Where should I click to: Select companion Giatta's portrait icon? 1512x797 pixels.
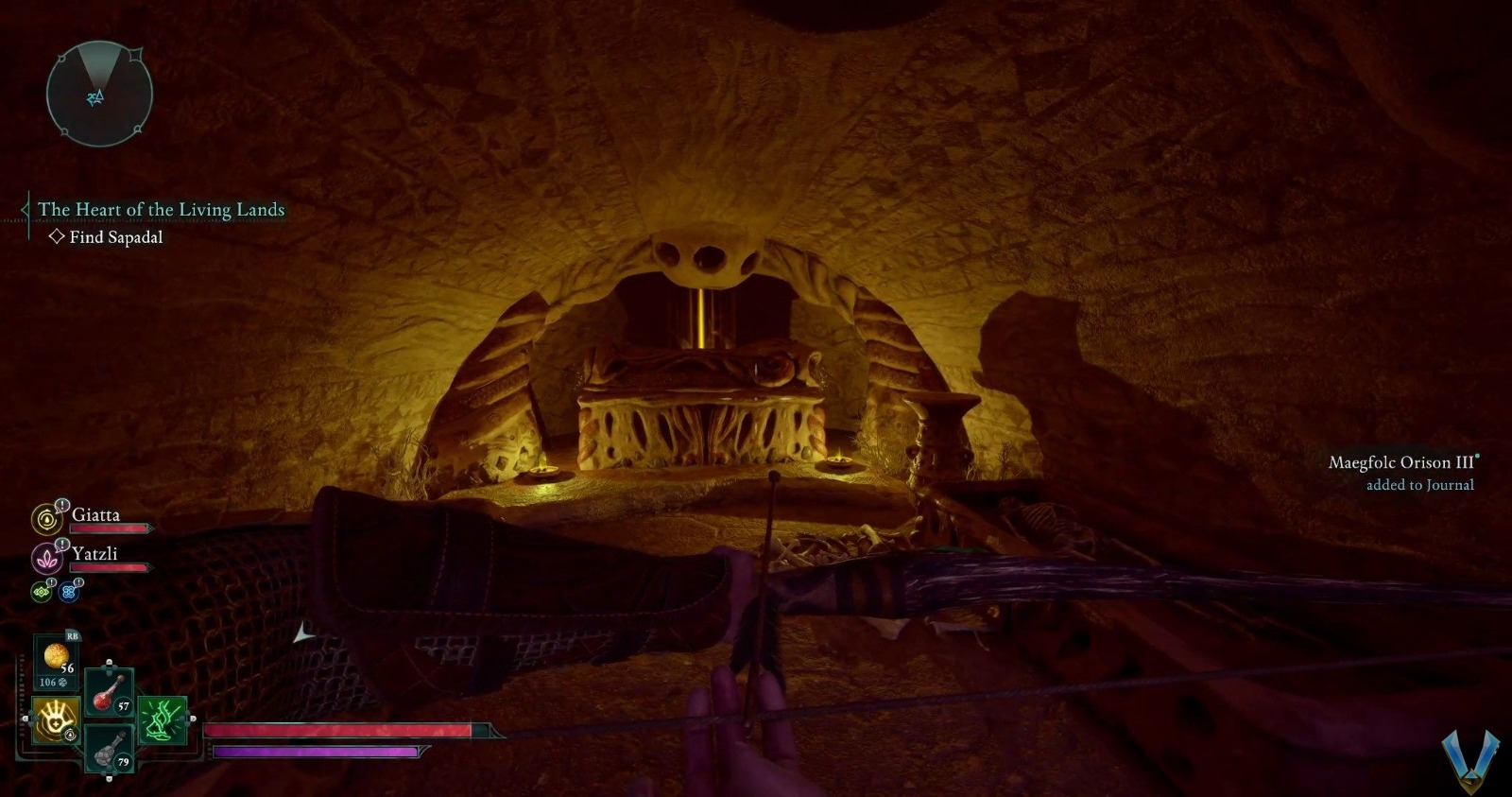46,518
